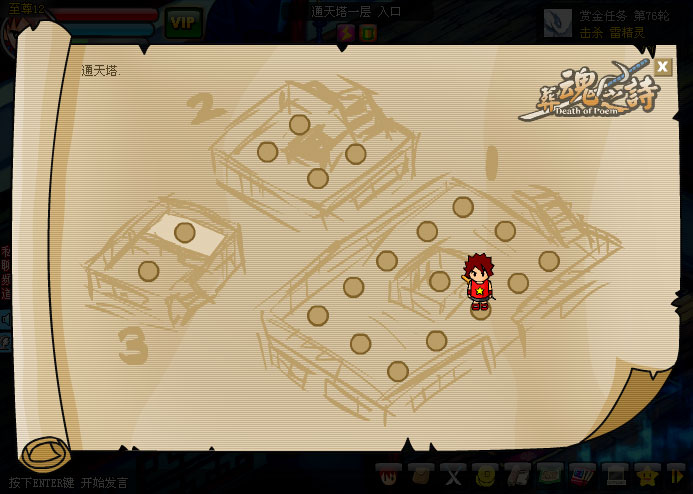Viewport: 693px width, 494px height.
Task: Open the star icon in bottom toolbar
Action: click(647, 474)
